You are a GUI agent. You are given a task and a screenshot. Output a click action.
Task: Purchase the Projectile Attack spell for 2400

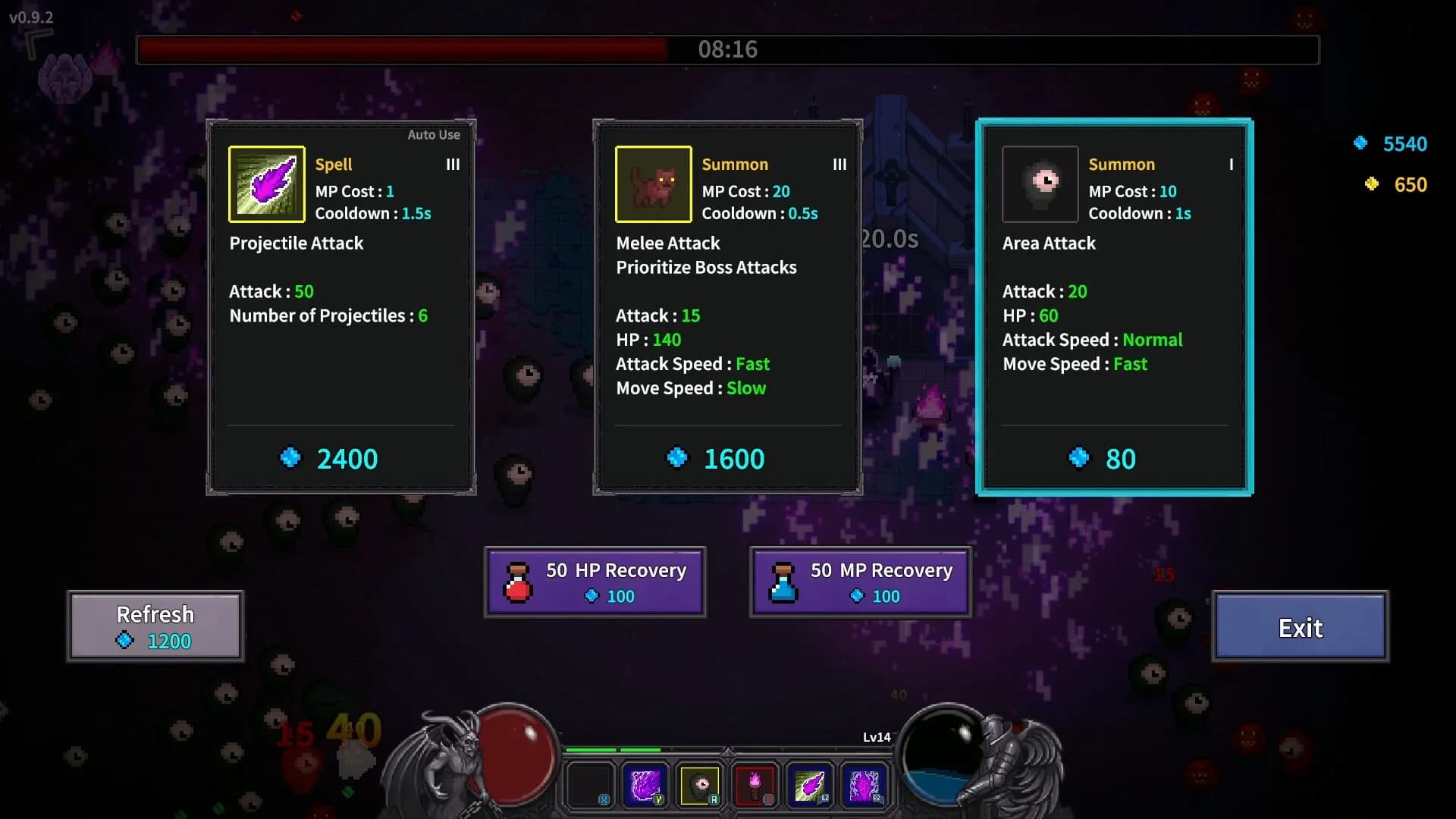[342, 458]
